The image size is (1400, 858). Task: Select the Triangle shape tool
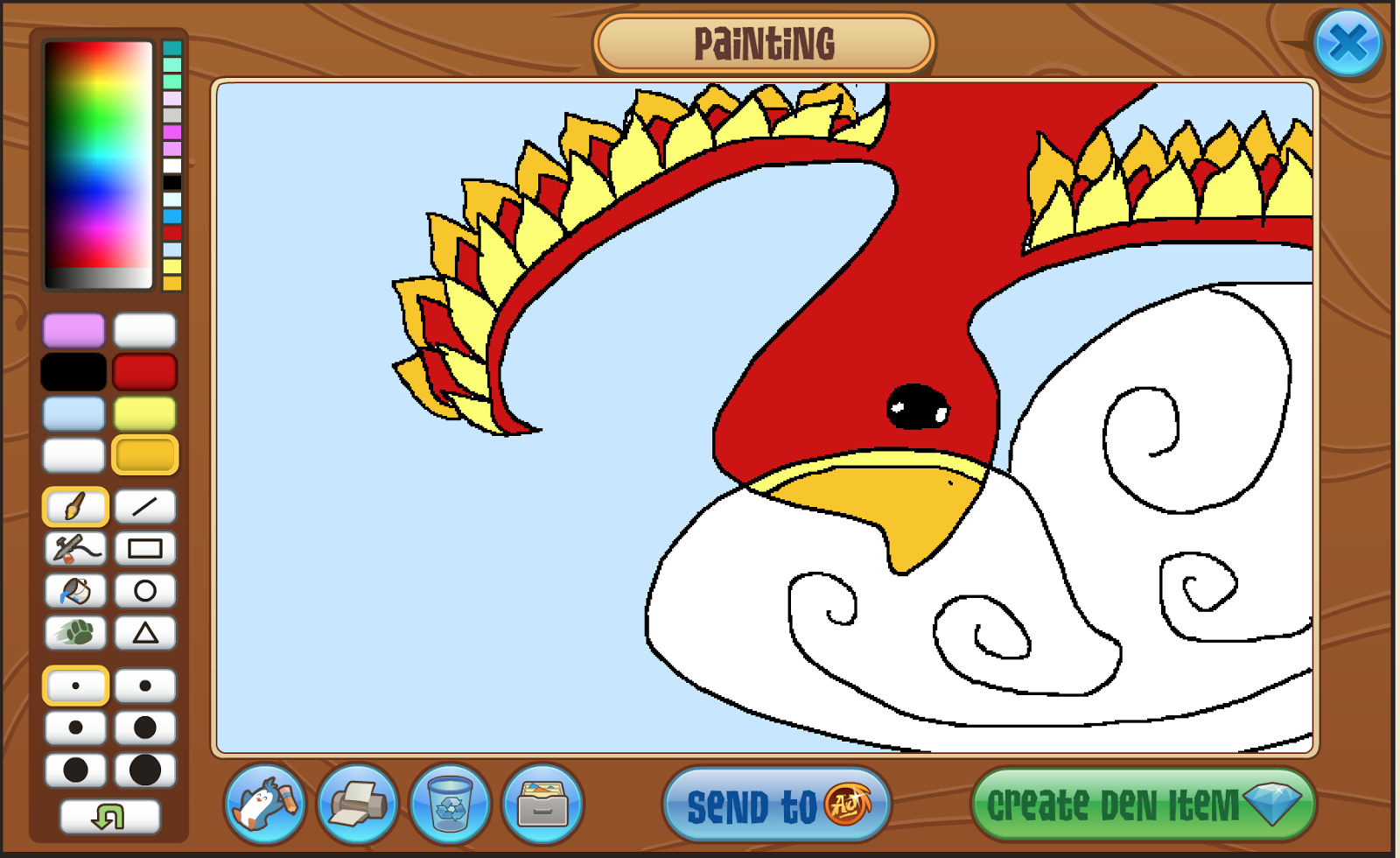(x=144, y=633)
